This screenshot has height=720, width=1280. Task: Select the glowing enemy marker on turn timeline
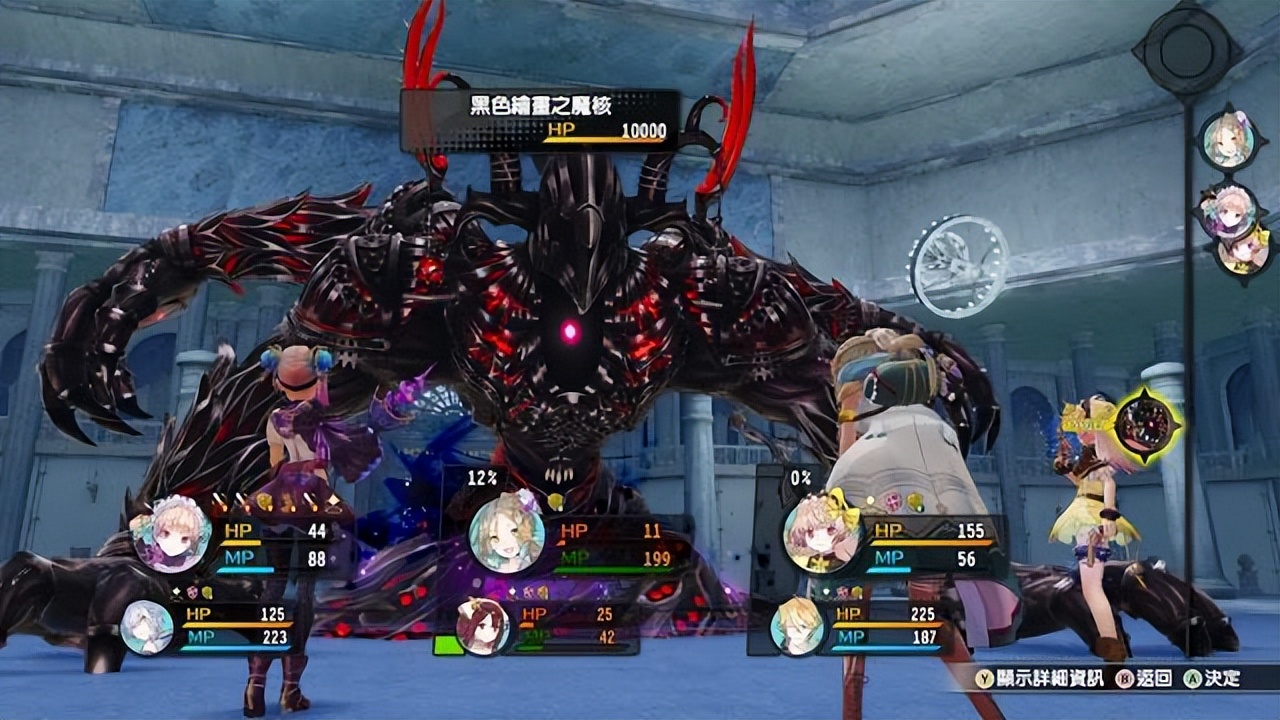point(1146,426)
